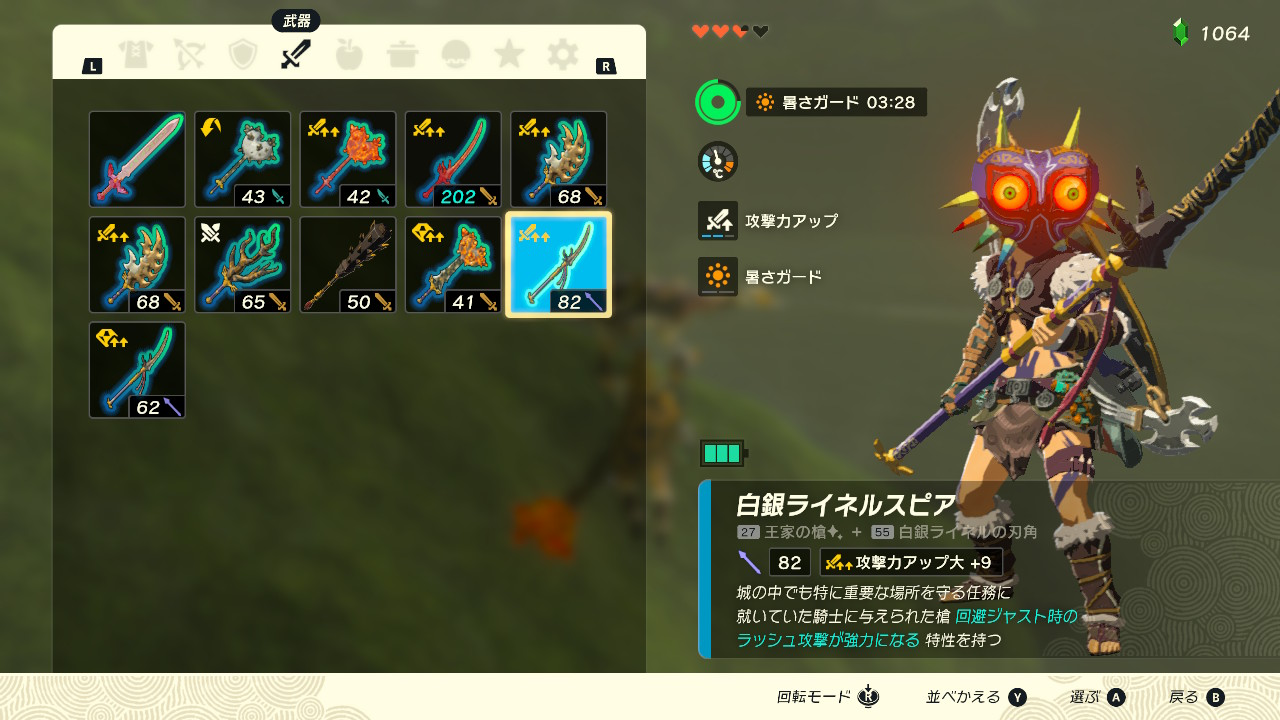This screenshot has width=1280, height=720.
Task: Click the temperature gauge indicator icon
Action: (x=716, y=160)
